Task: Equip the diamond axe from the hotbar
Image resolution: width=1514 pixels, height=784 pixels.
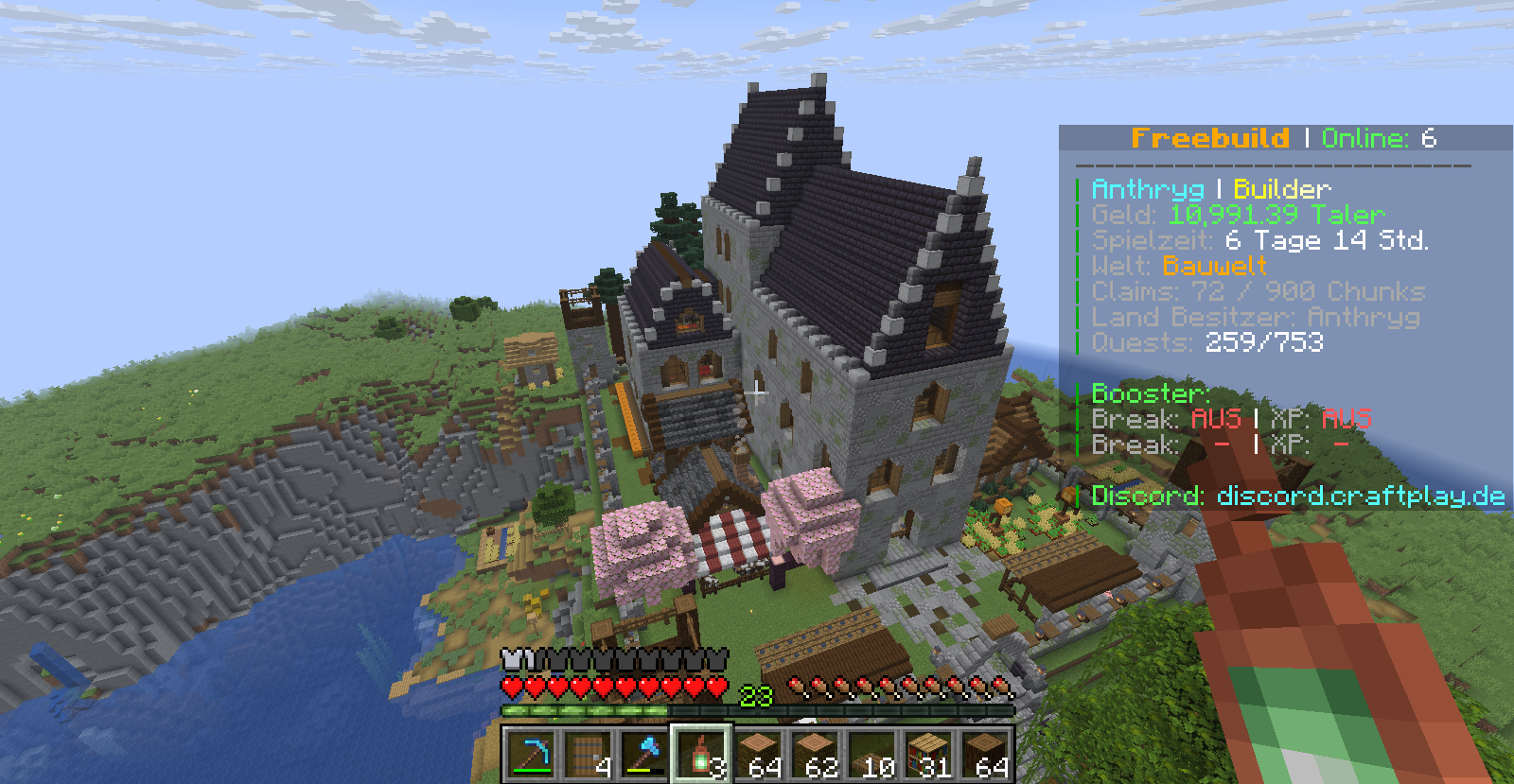Action: [x=643, y=755]
